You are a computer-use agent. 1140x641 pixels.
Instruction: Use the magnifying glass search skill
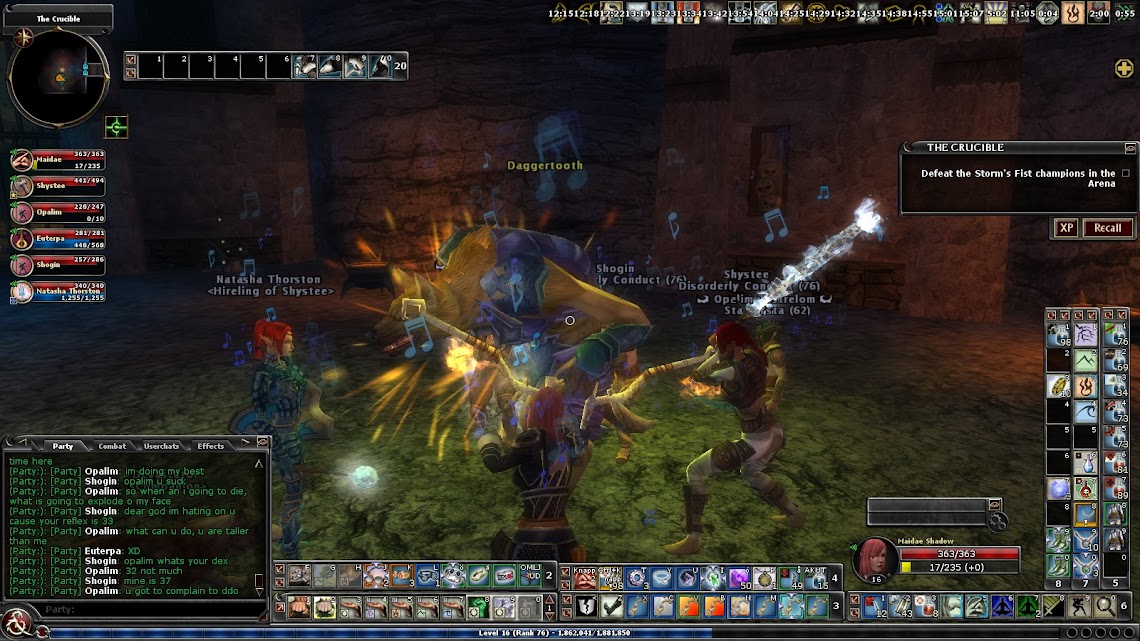click(1105, 606)
